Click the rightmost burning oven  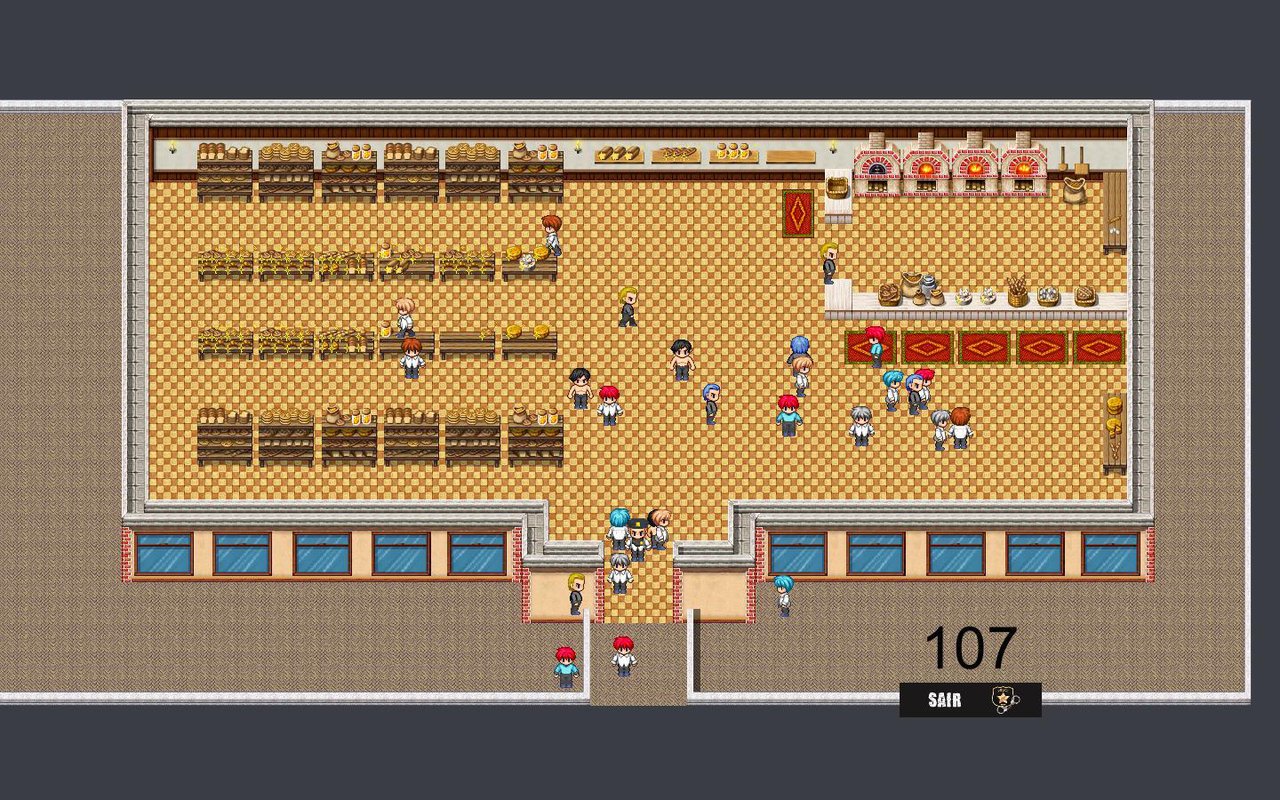[x=1024, y=166]
